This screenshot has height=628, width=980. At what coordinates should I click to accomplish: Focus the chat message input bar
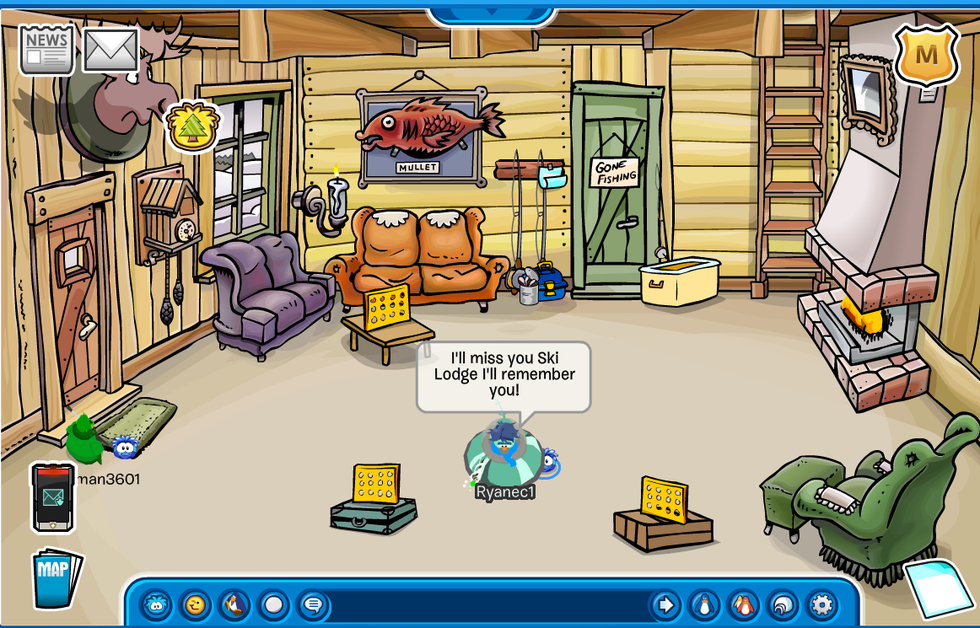point(488,606)
